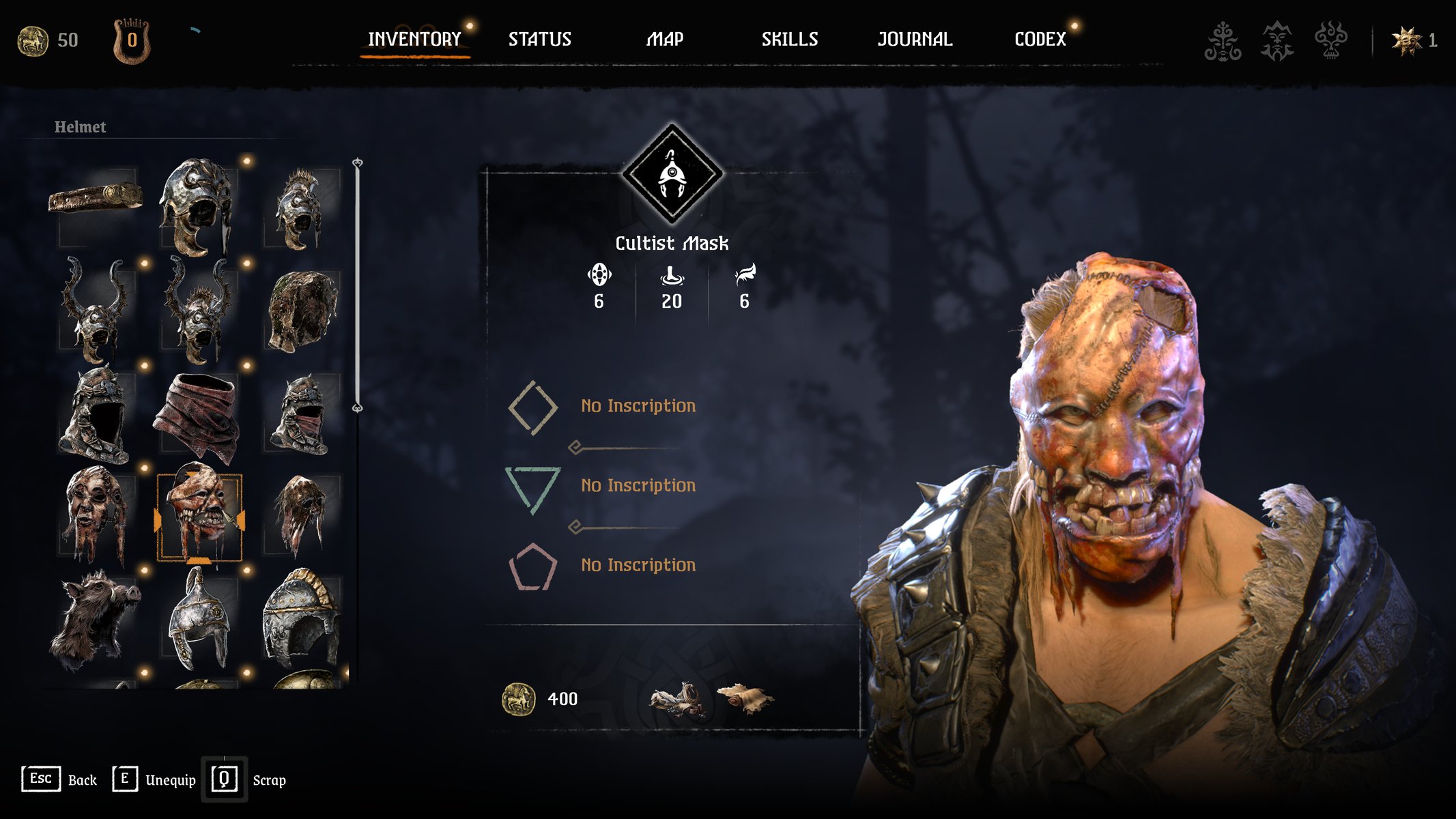
Task: Pick the equipped Cultist Mask slot
Action: pos(199,516)
